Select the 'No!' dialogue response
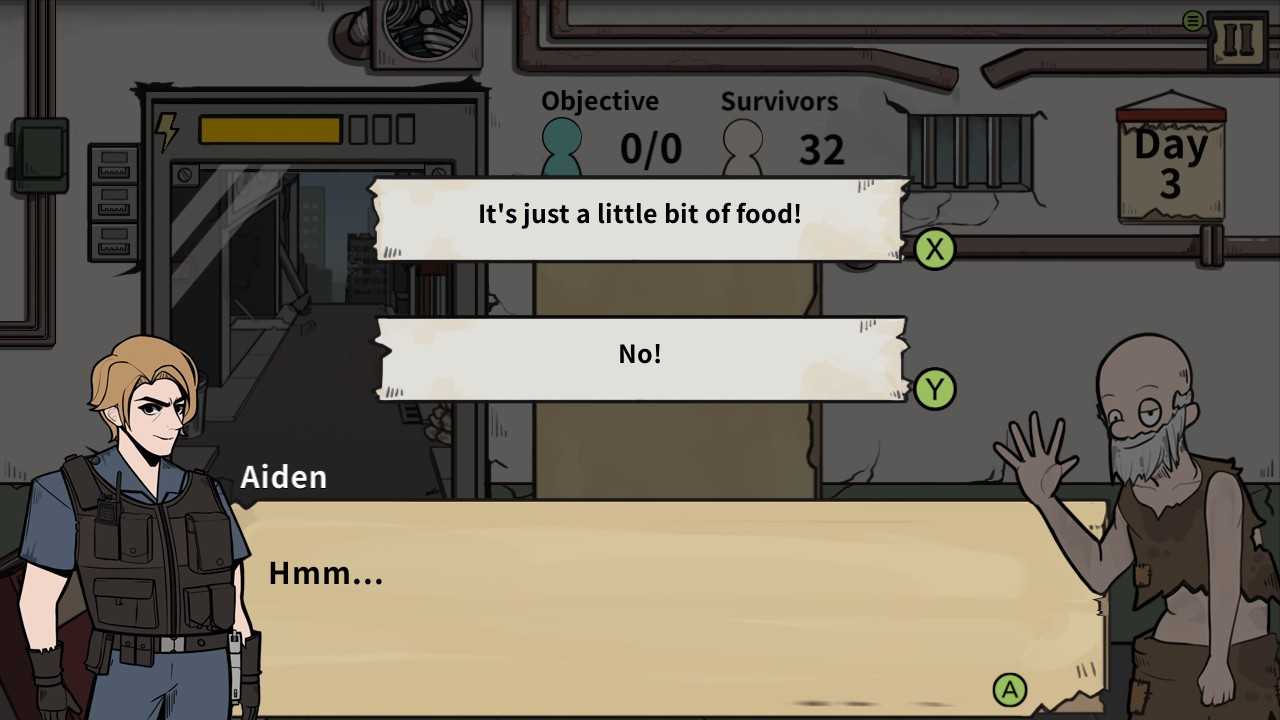This screenshot has width=1280, height=720. (640, 354)
